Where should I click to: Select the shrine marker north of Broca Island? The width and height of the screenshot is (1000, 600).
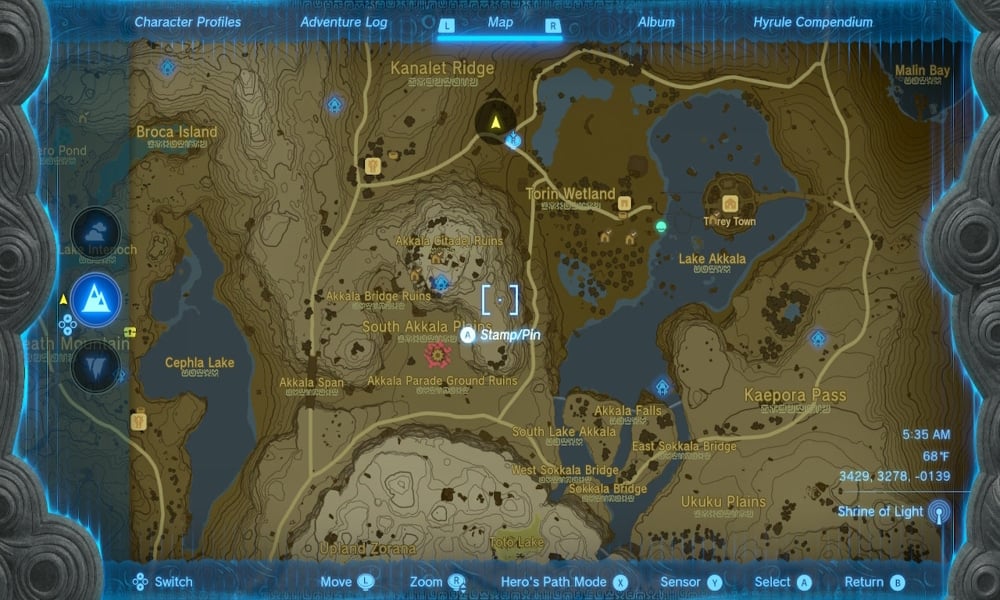[167, 67]
